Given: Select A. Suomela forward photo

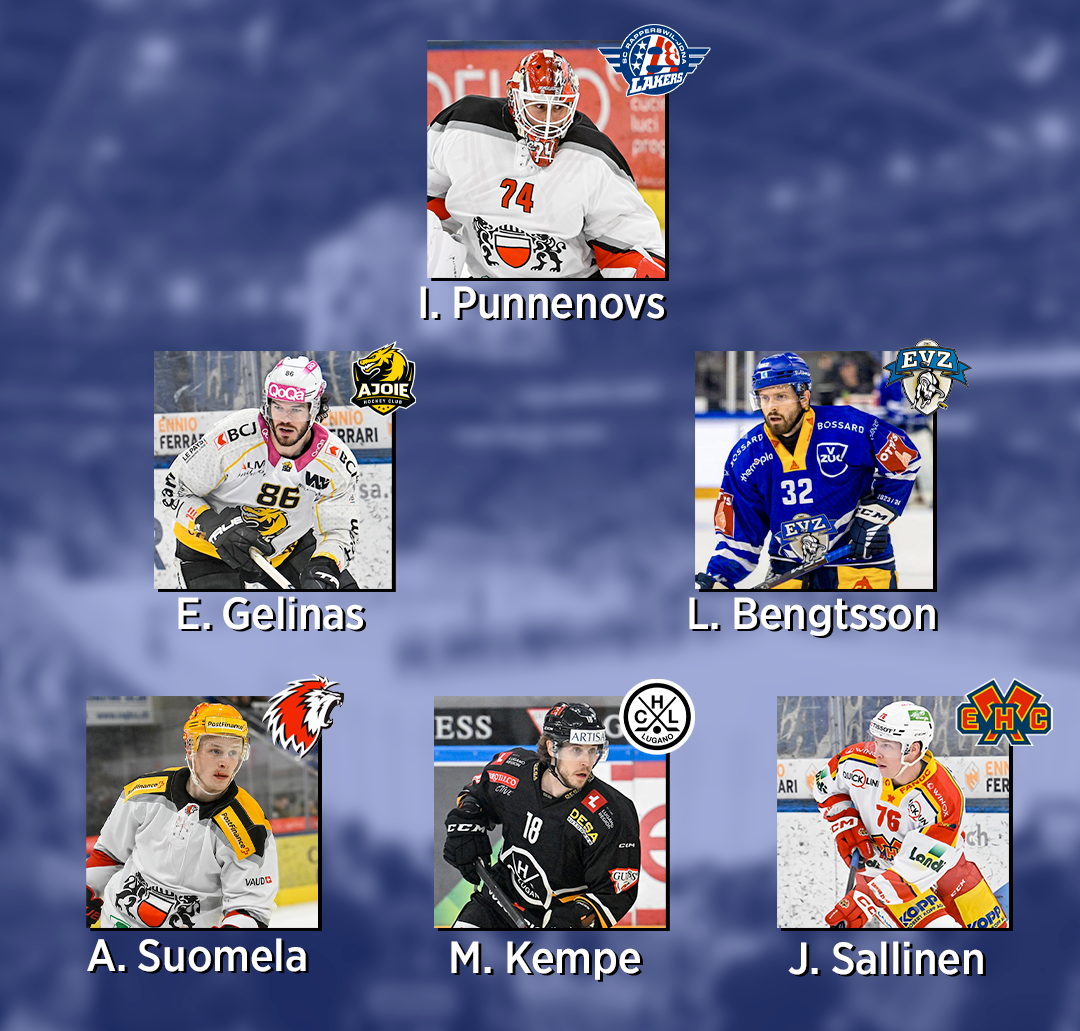Looking at the screenshot, I should [202, 812].
